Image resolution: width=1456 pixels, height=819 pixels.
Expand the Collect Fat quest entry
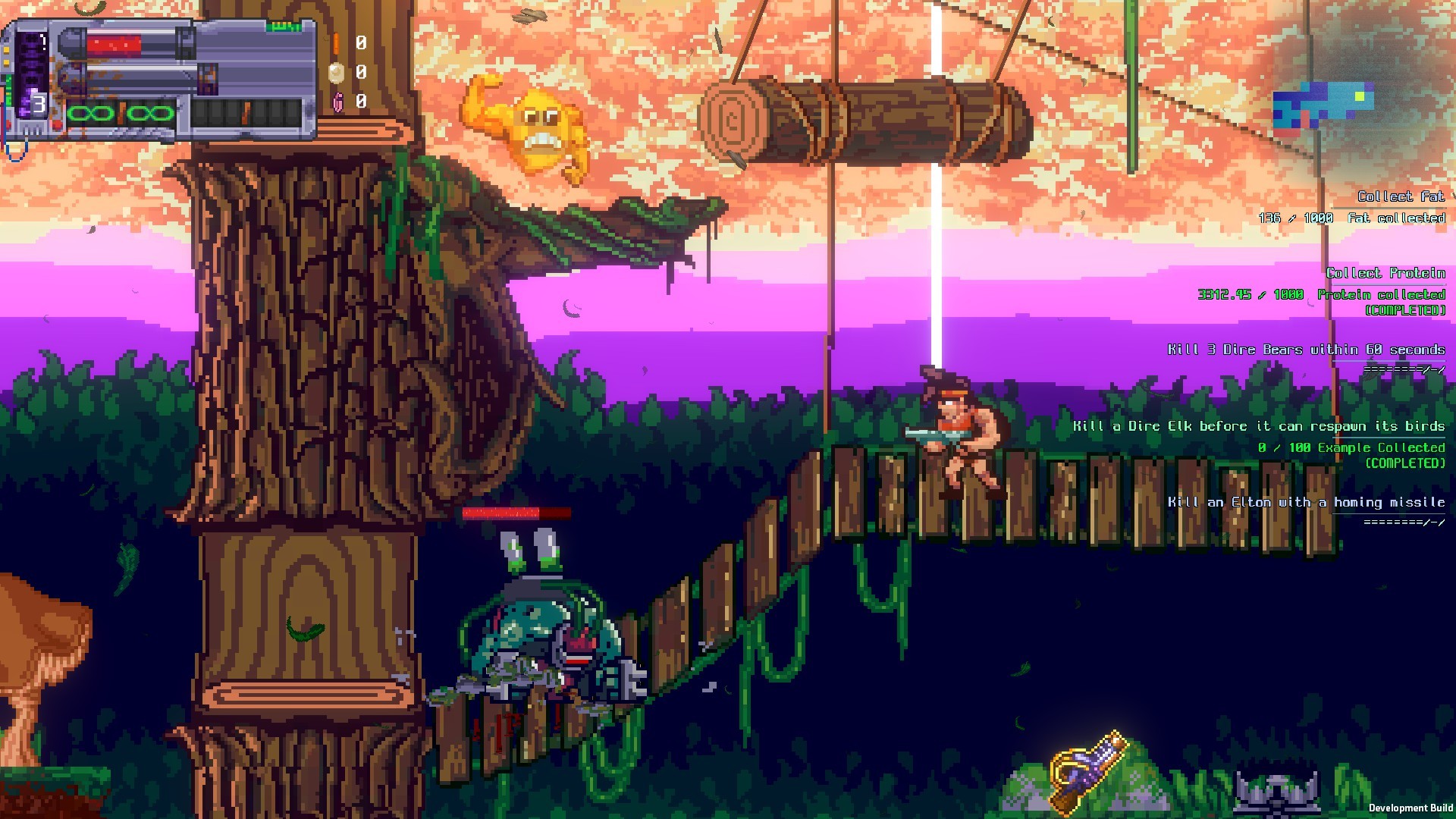1401,196
